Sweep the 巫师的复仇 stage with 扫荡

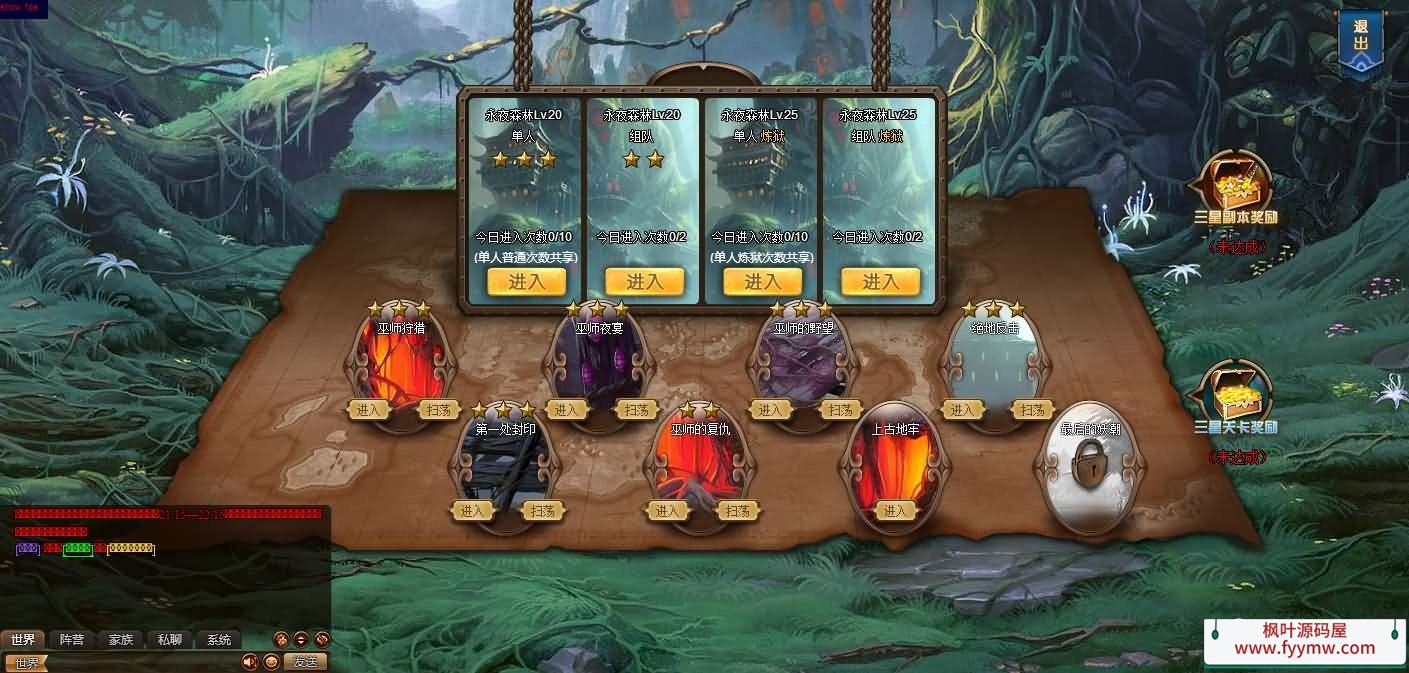[x=737, y=511]
